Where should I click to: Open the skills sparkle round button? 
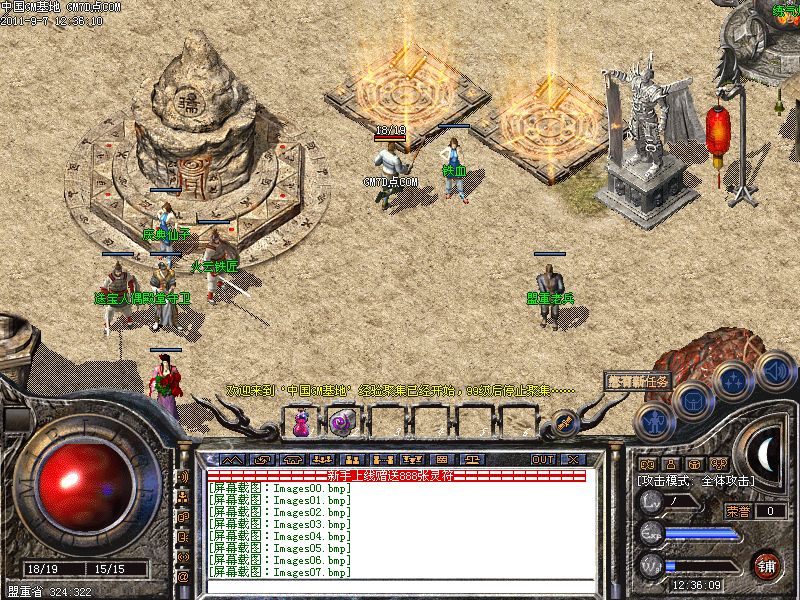(734, 381)
